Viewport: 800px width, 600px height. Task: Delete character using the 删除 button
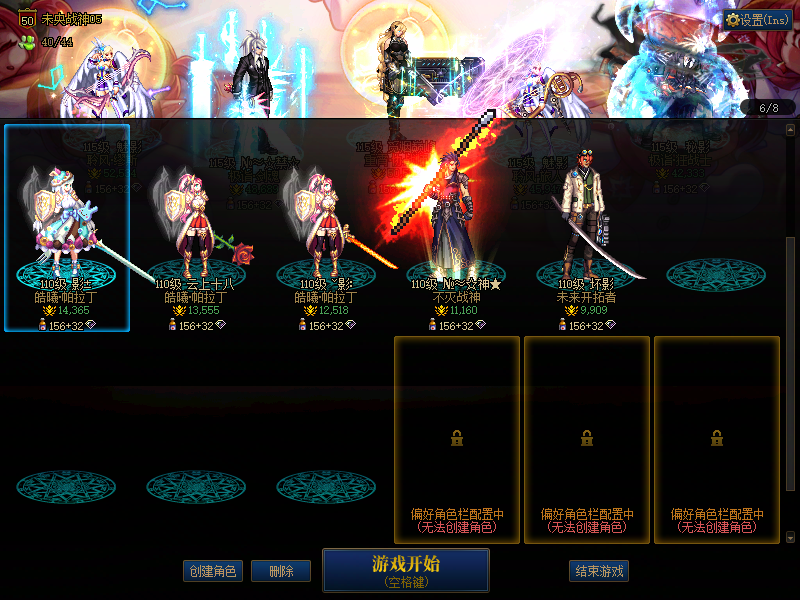coord(280,571)
